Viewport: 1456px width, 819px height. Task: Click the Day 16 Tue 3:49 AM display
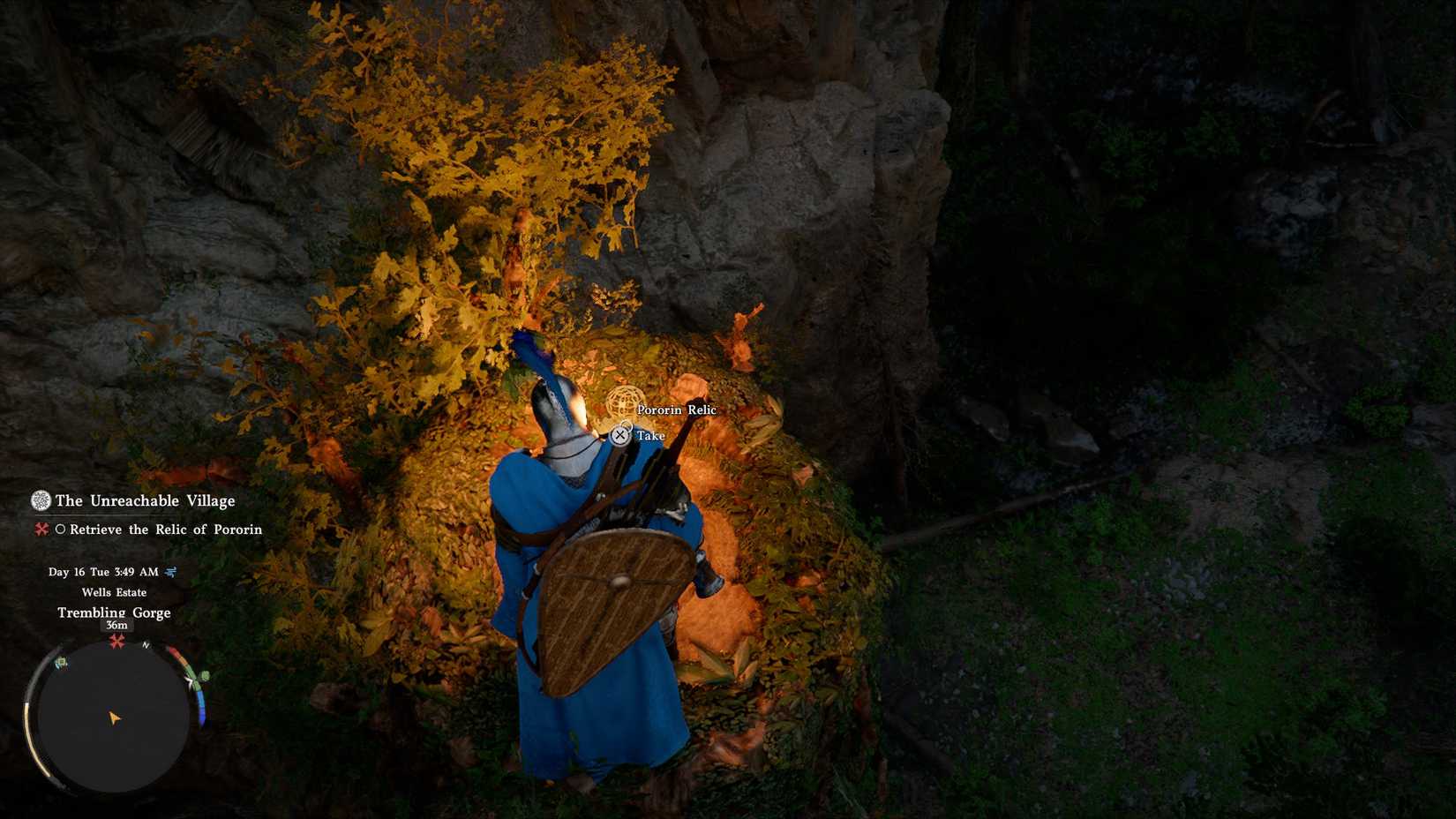tap(102, 573)
